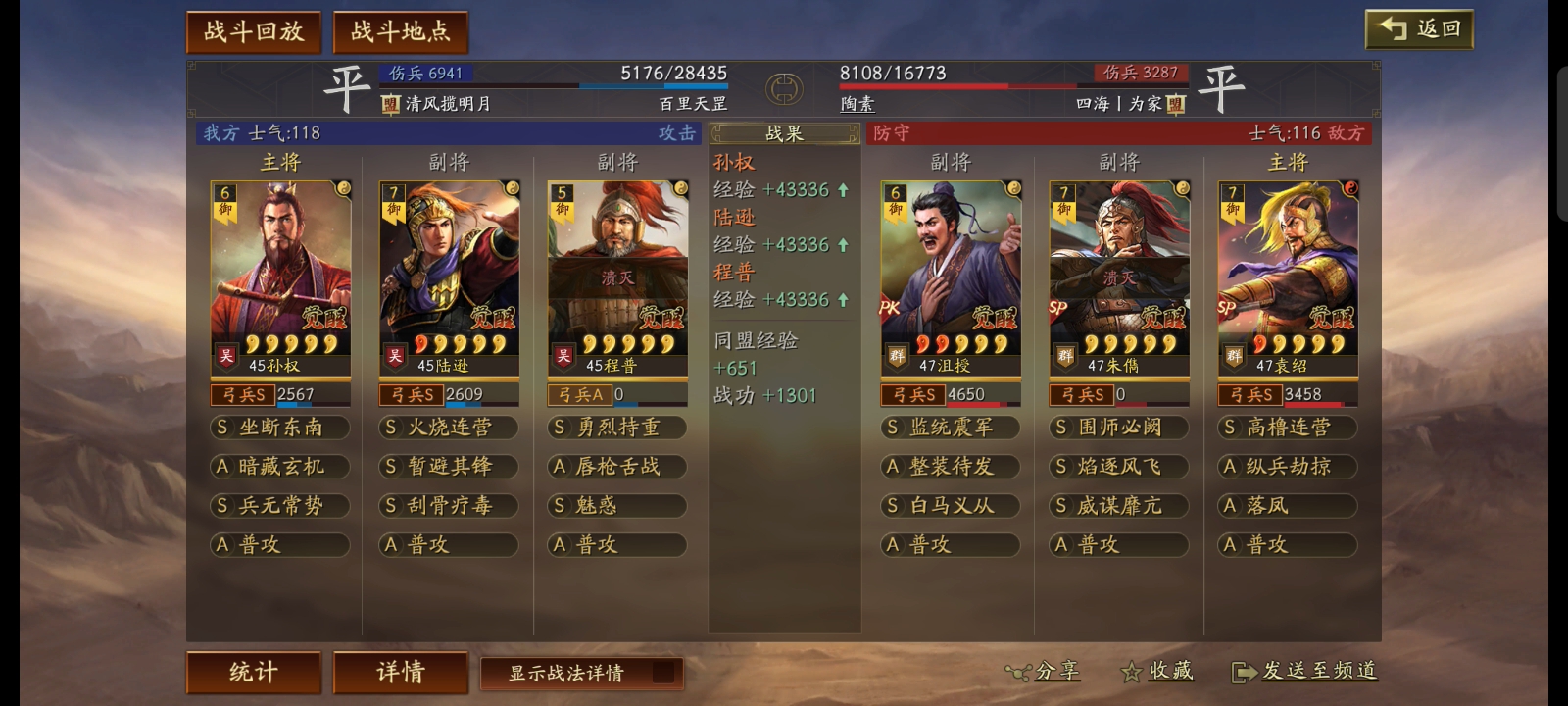Tap the 返回 return button

pyautogui.click(x=1417, y=28)
